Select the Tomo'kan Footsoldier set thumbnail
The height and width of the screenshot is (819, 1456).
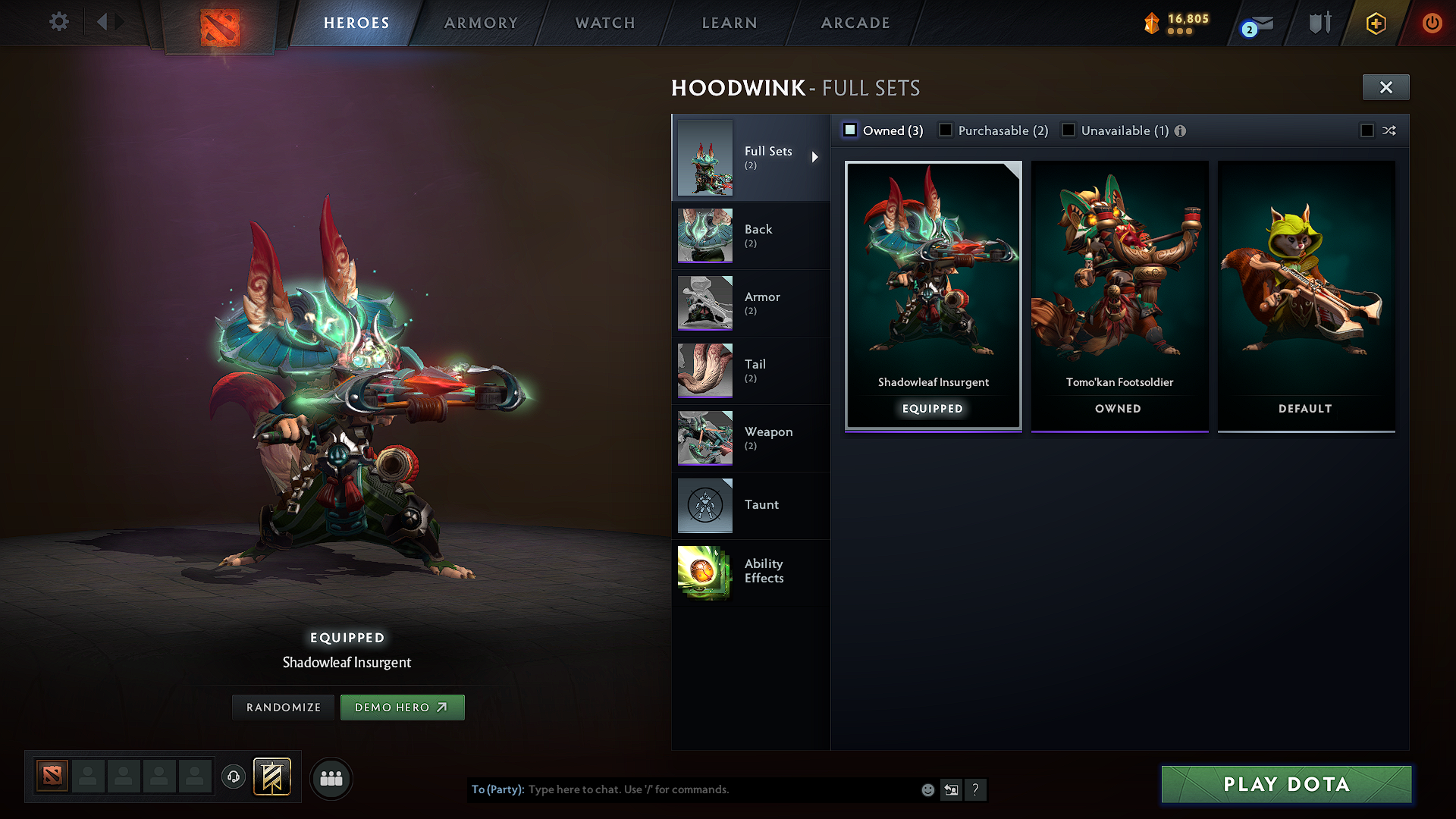[1119, 296]
